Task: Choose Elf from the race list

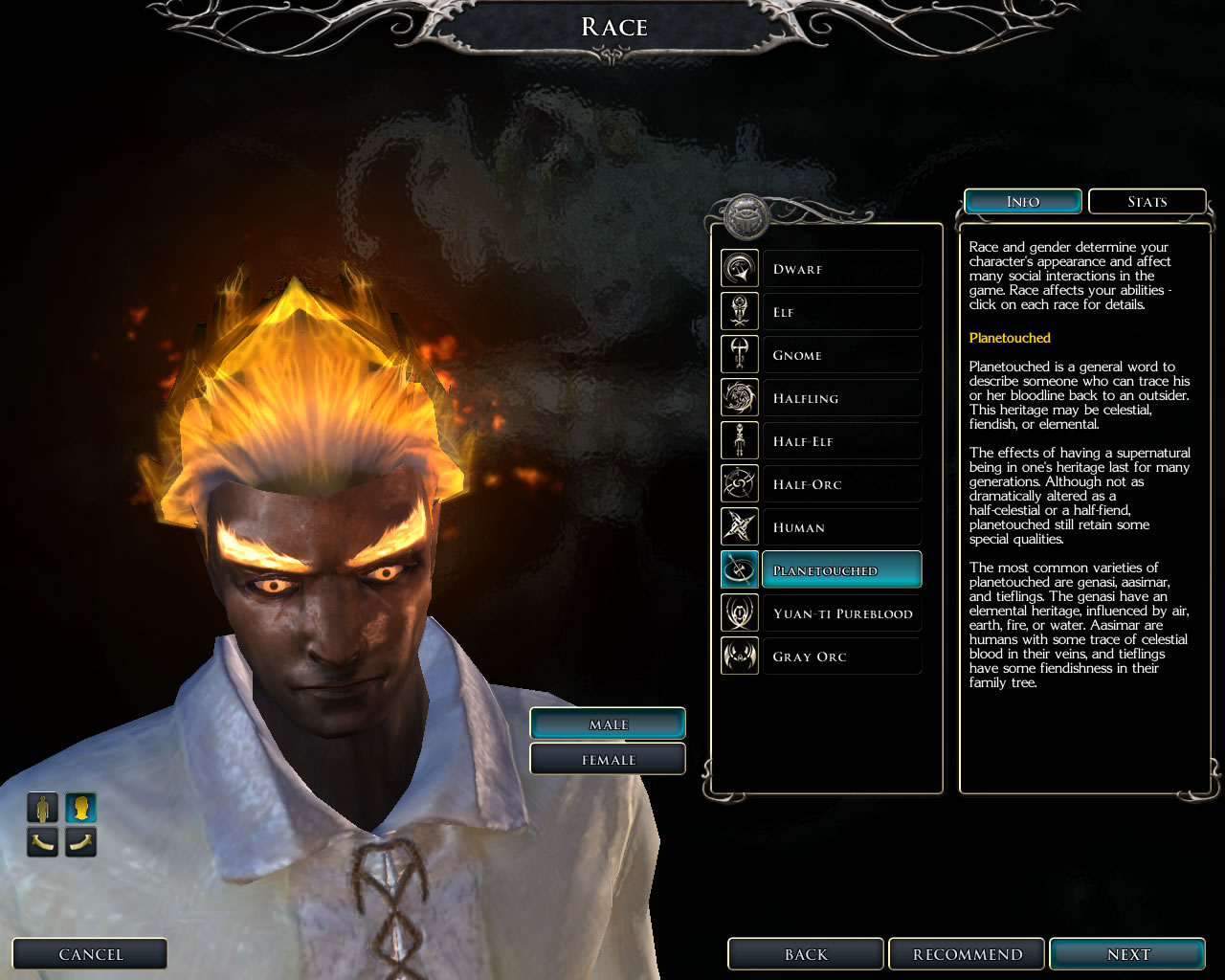Action: (841, 312)
